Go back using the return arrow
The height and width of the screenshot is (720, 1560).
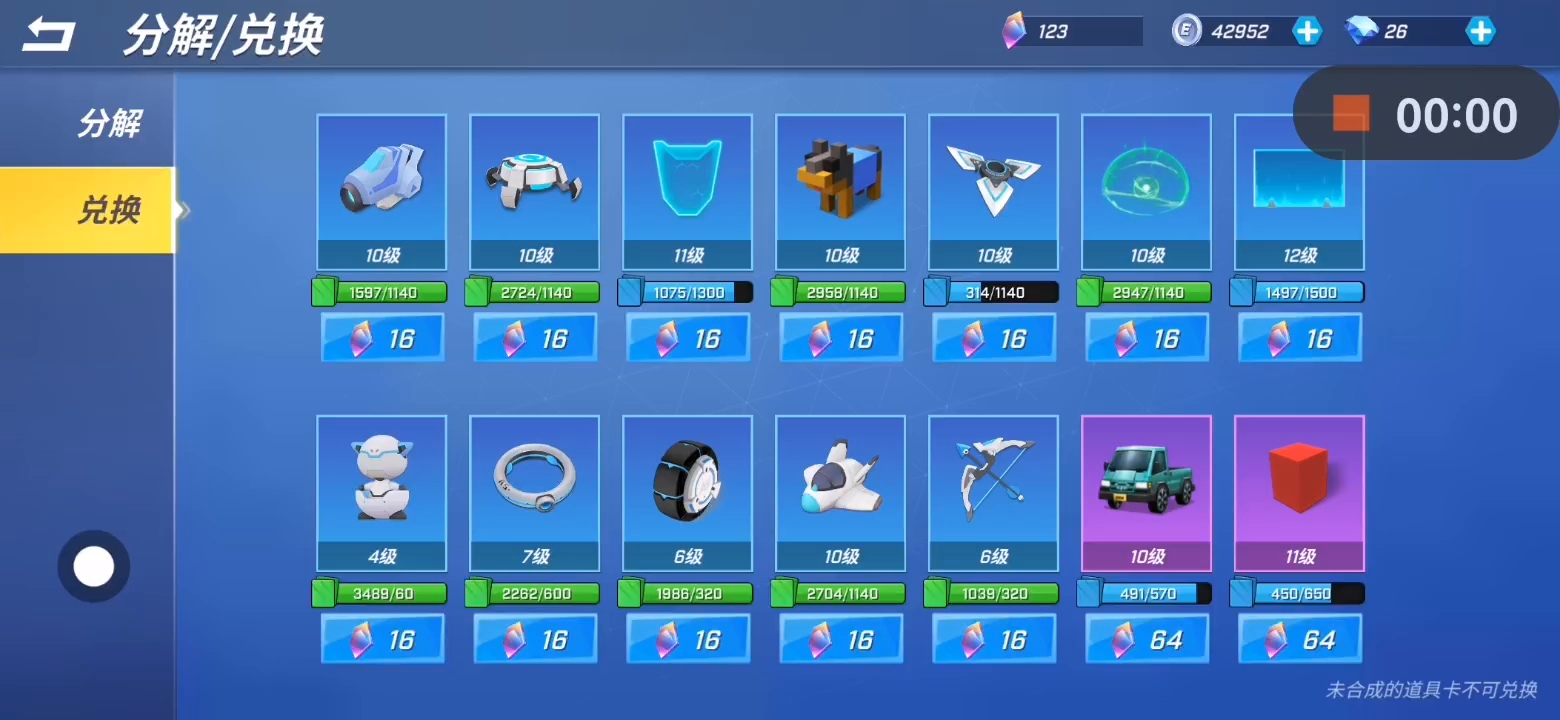click(x=49, y=36)
